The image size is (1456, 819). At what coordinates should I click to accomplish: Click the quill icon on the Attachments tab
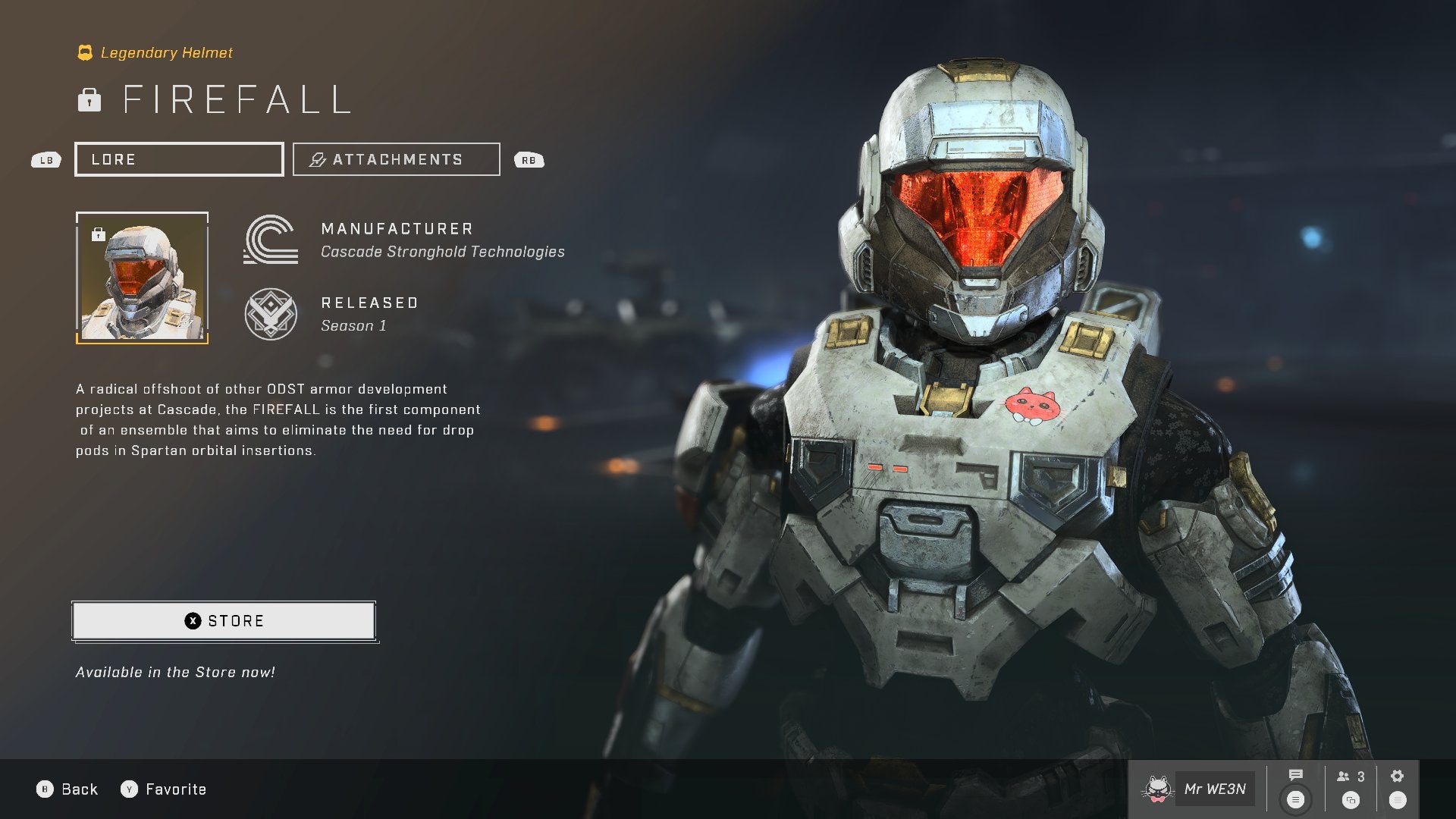[316, 159]
